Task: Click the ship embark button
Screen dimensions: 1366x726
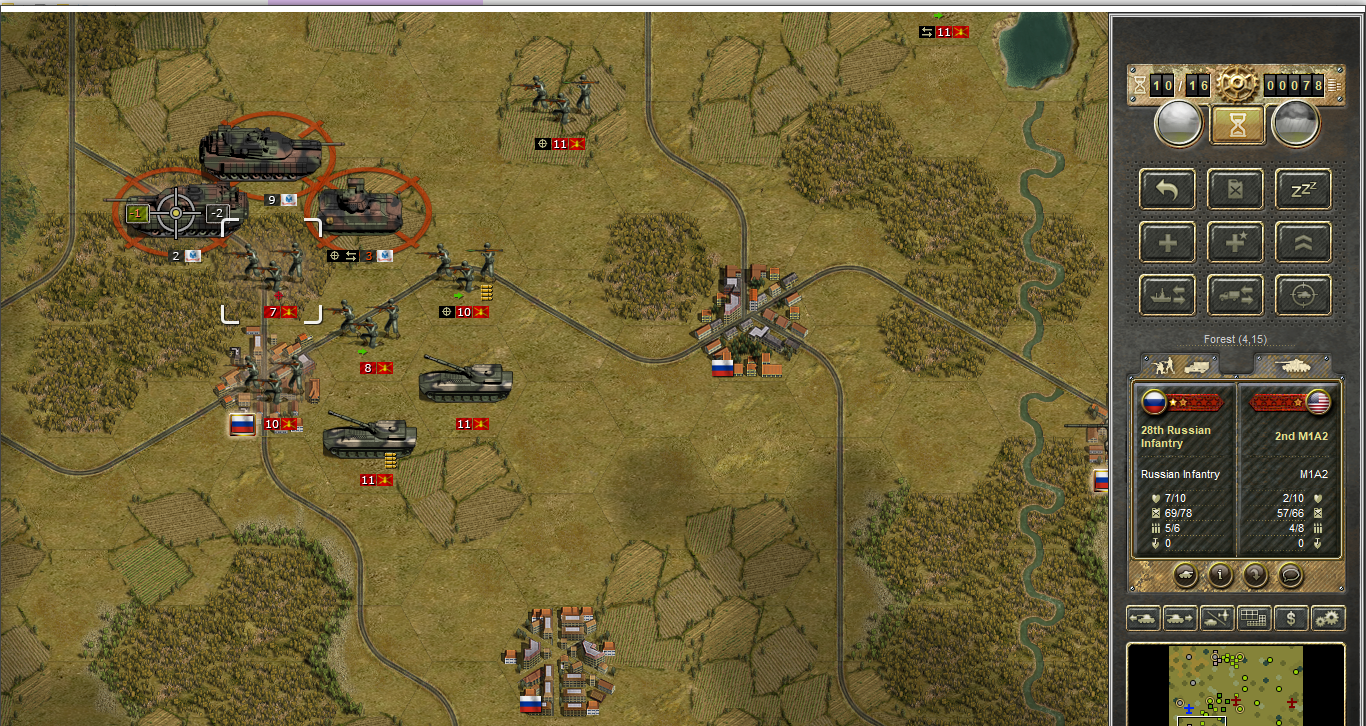Action: tap(1168, 295)
